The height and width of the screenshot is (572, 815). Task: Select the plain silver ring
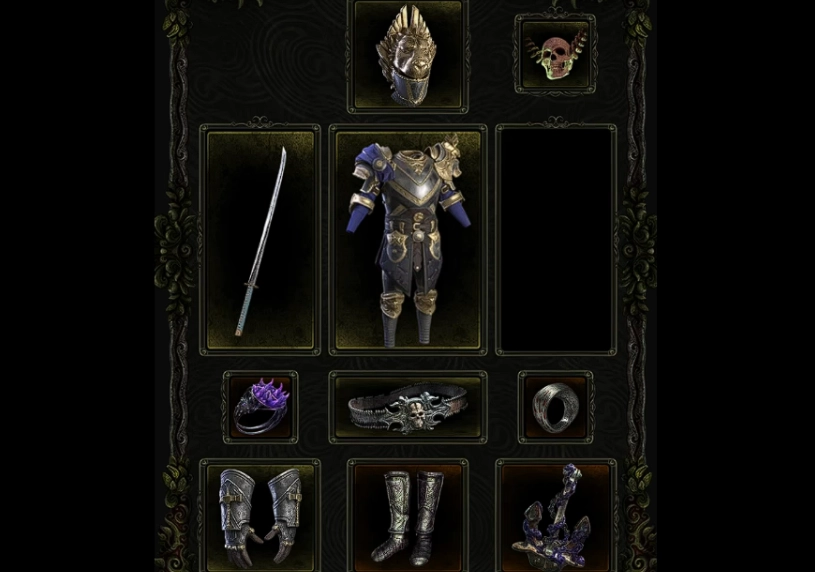[x=555, y=407]
